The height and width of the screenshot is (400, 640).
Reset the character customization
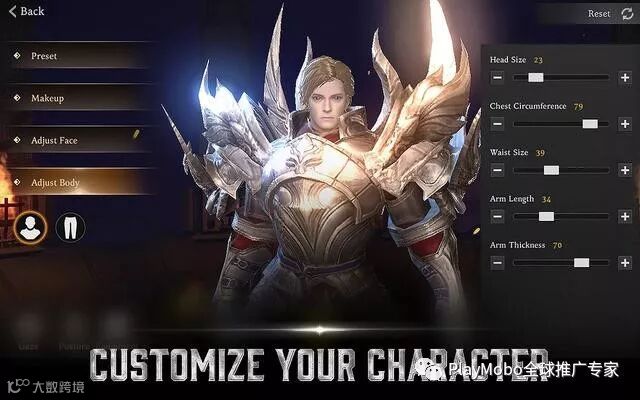tap(606, 14)
